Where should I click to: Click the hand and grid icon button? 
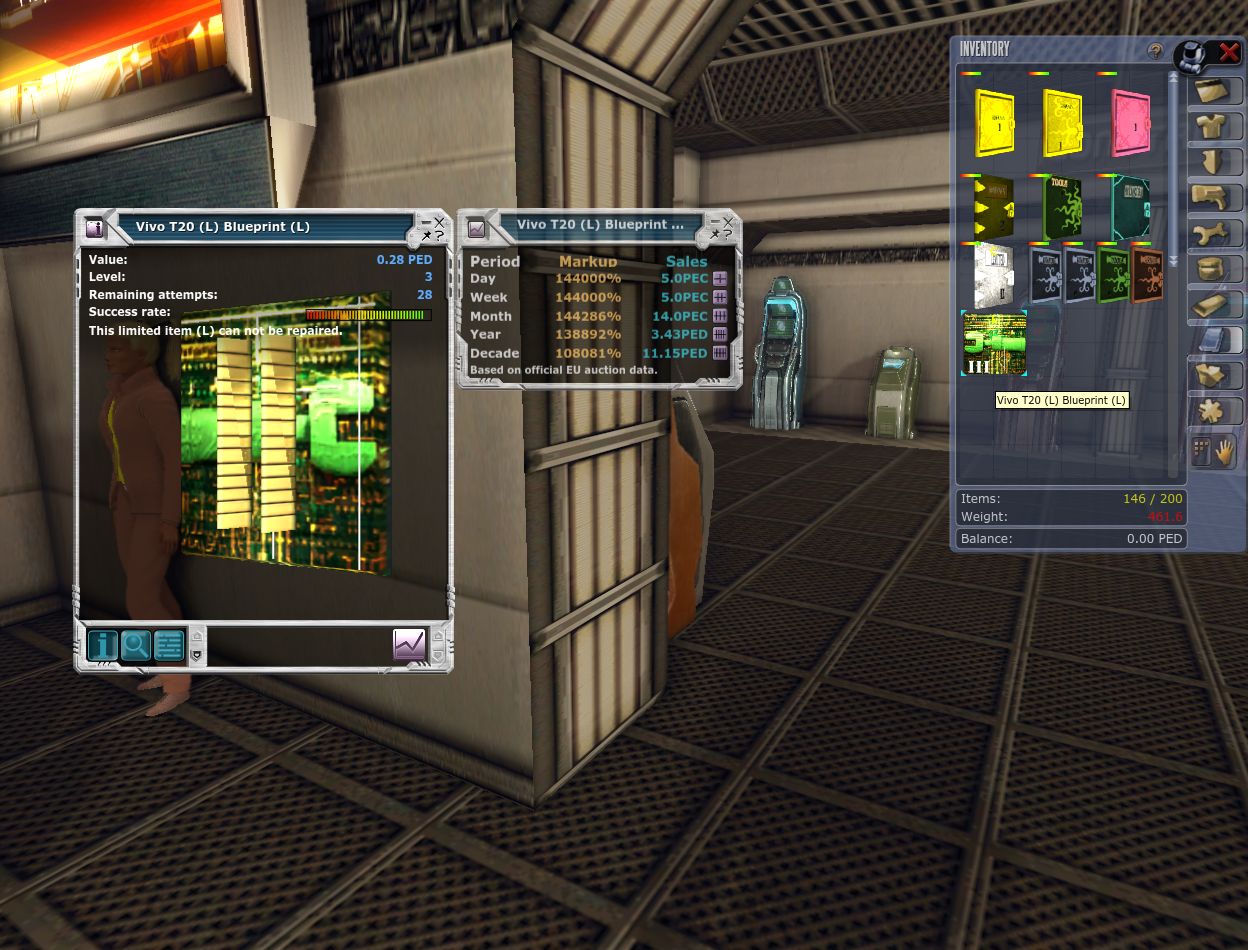(1214, 452)
